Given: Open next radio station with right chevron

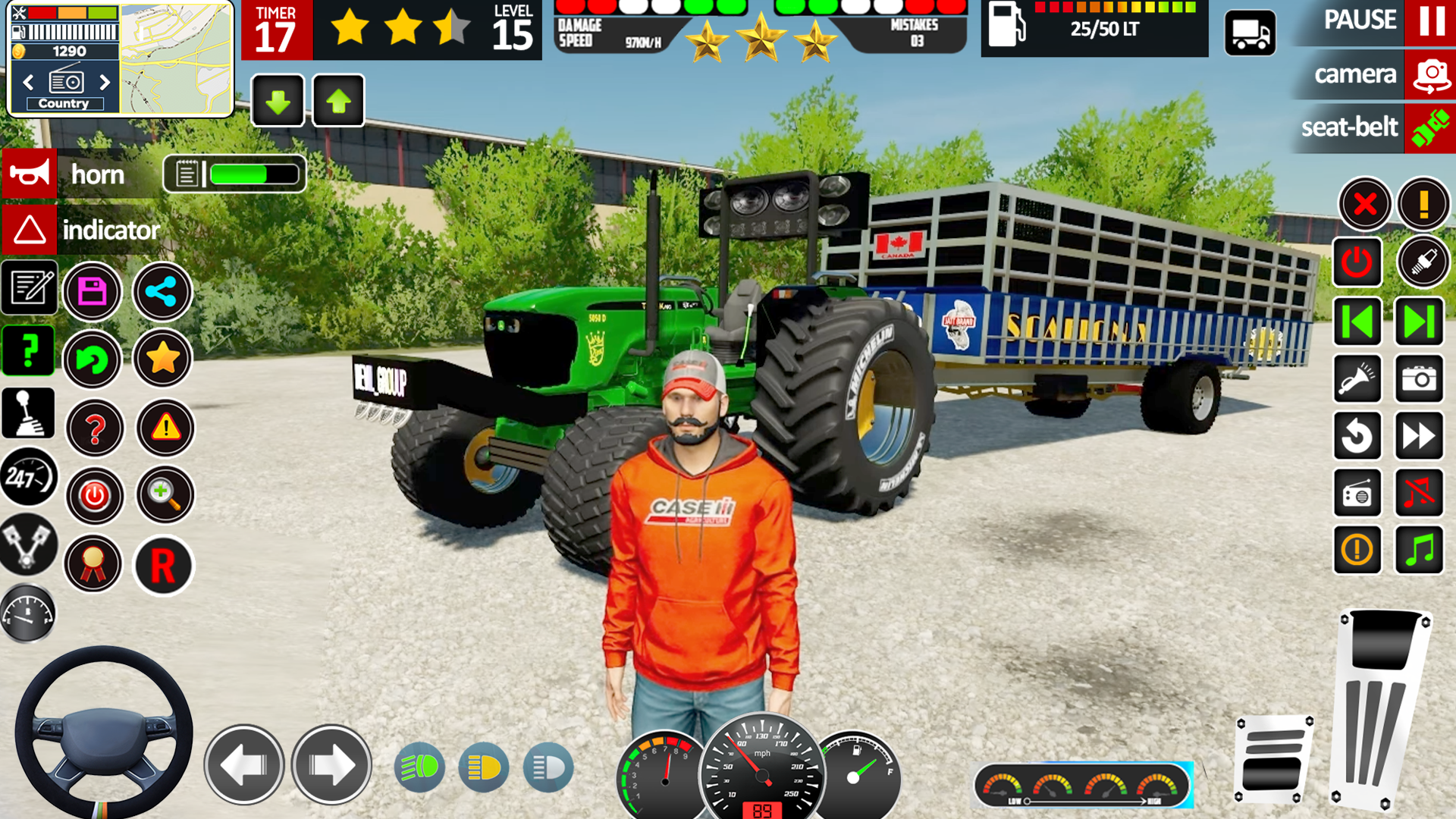Looking at the screenshot, I should point(105,82).
